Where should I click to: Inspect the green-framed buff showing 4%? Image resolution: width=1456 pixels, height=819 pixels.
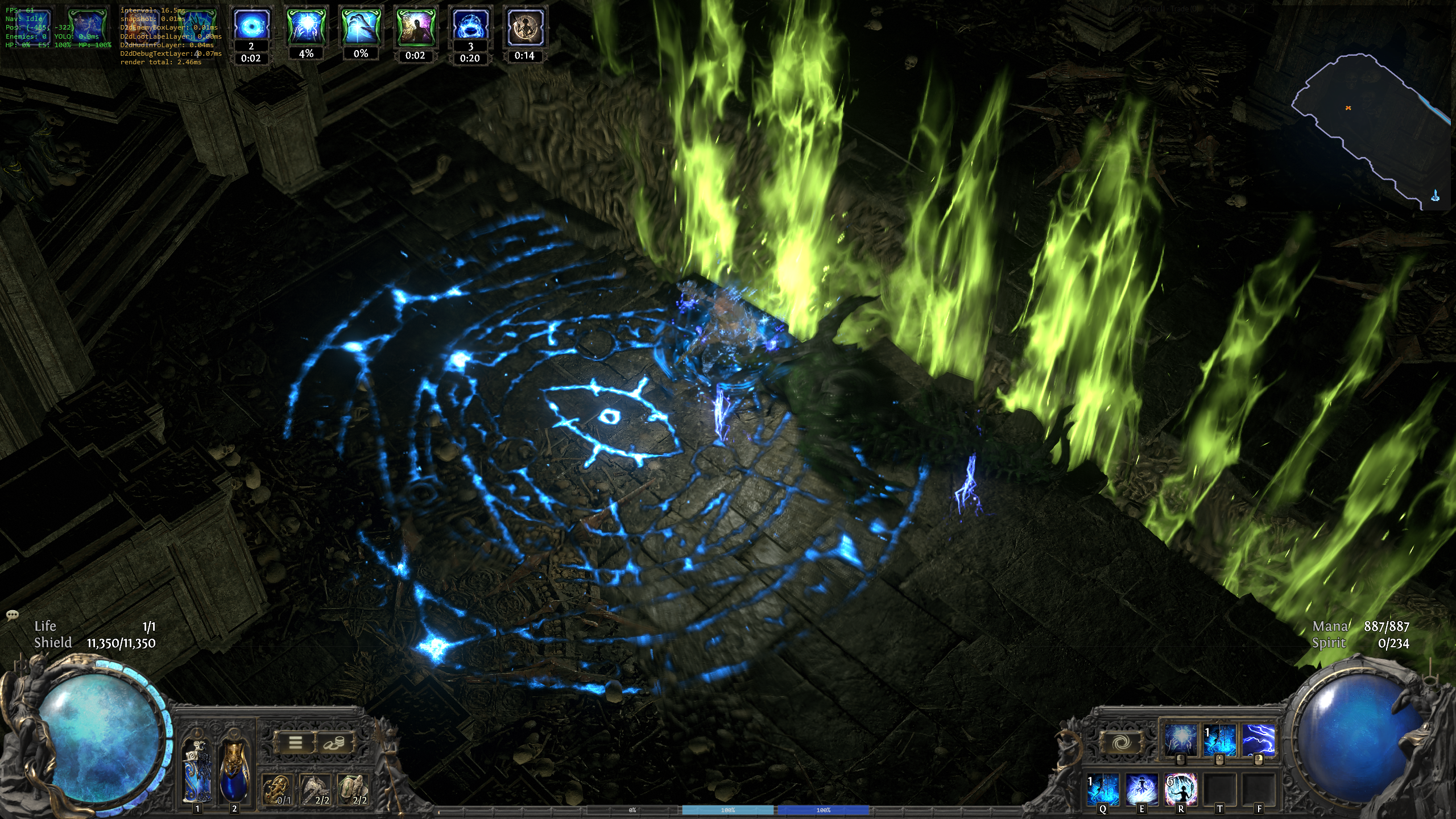point(306,26)
